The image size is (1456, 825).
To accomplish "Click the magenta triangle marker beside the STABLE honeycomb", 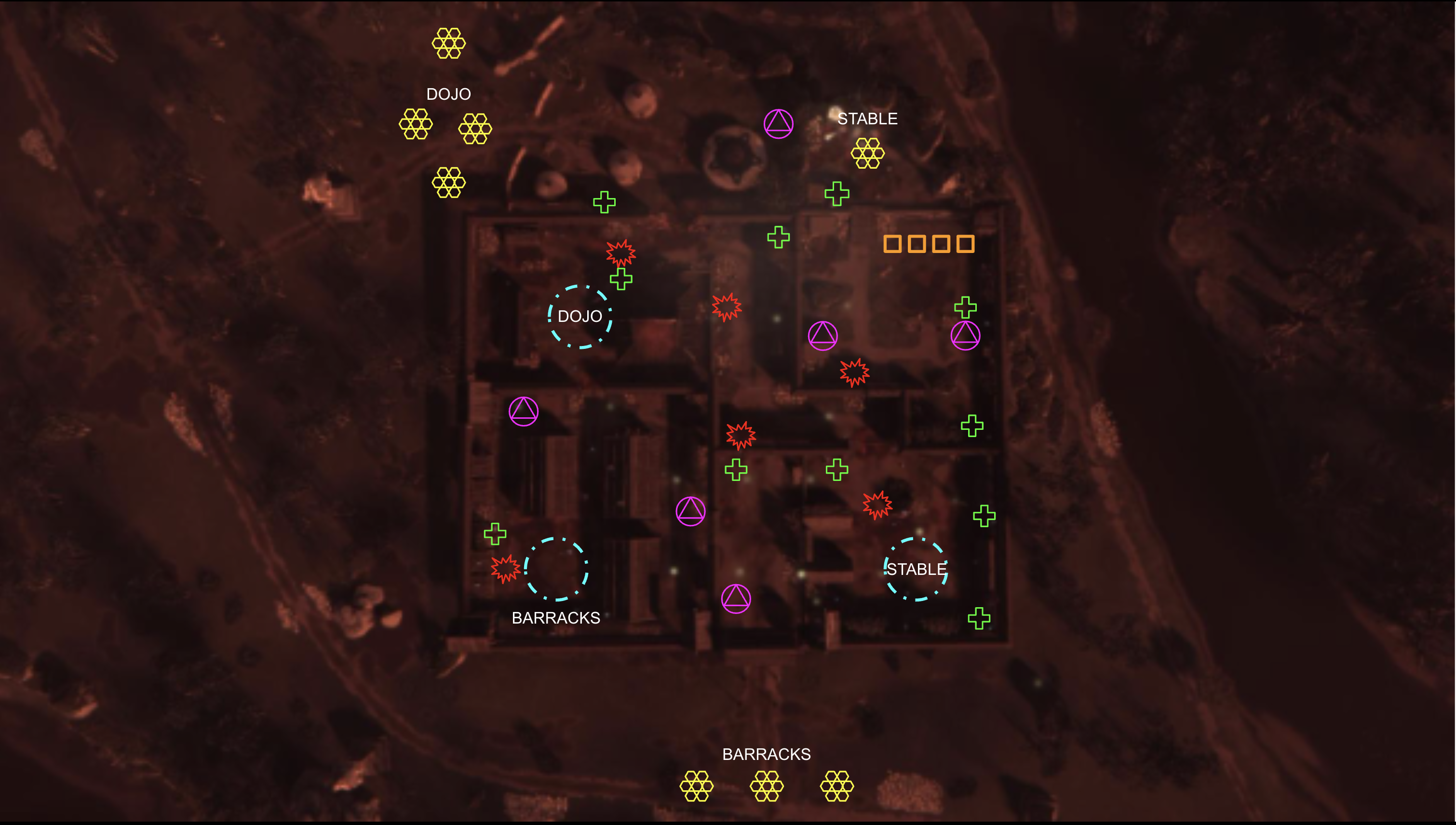I will [778, 123].
